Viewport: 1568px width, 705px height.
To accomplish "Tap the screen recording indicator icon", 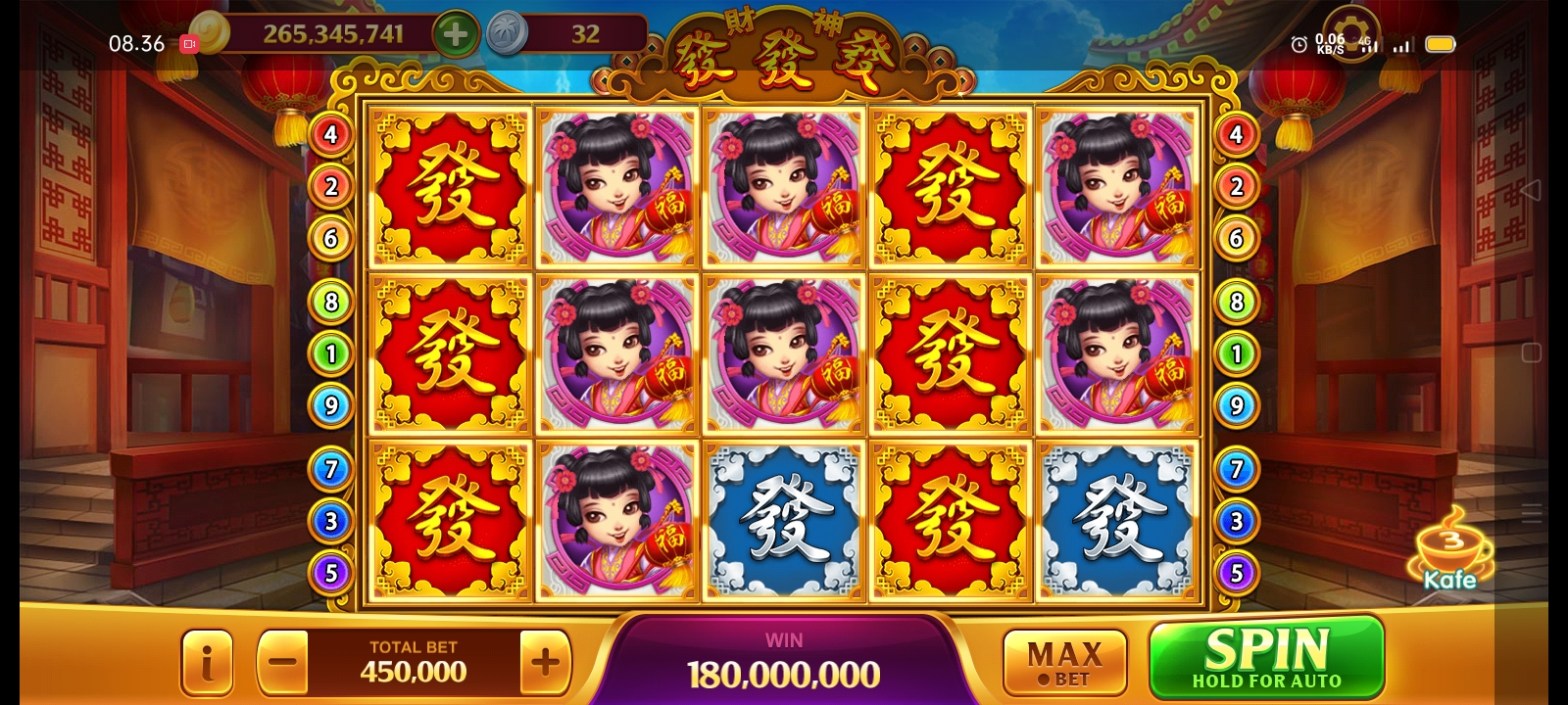I will (x=189, y=43).
